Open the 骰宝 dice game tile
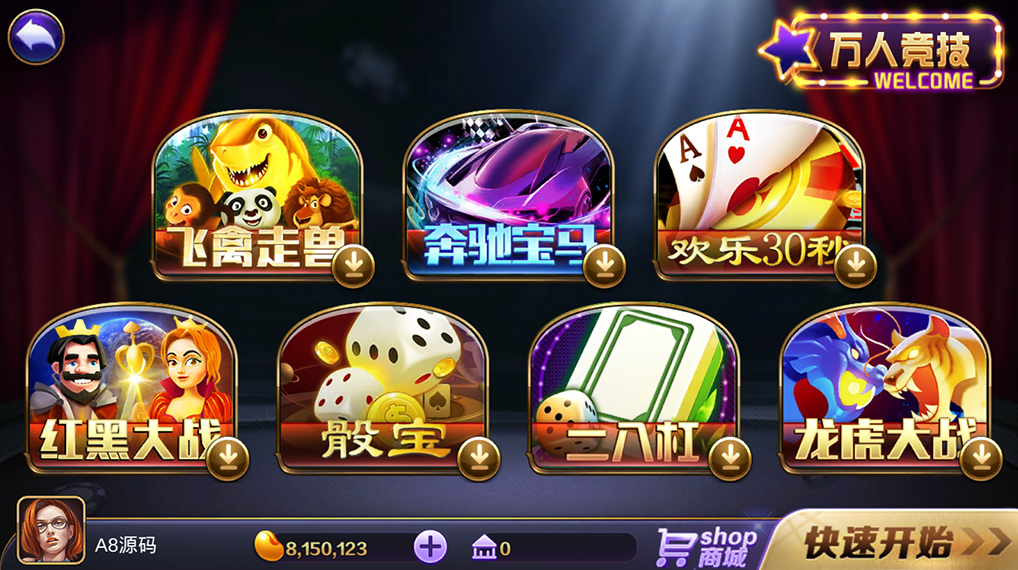 coord(380,385)
